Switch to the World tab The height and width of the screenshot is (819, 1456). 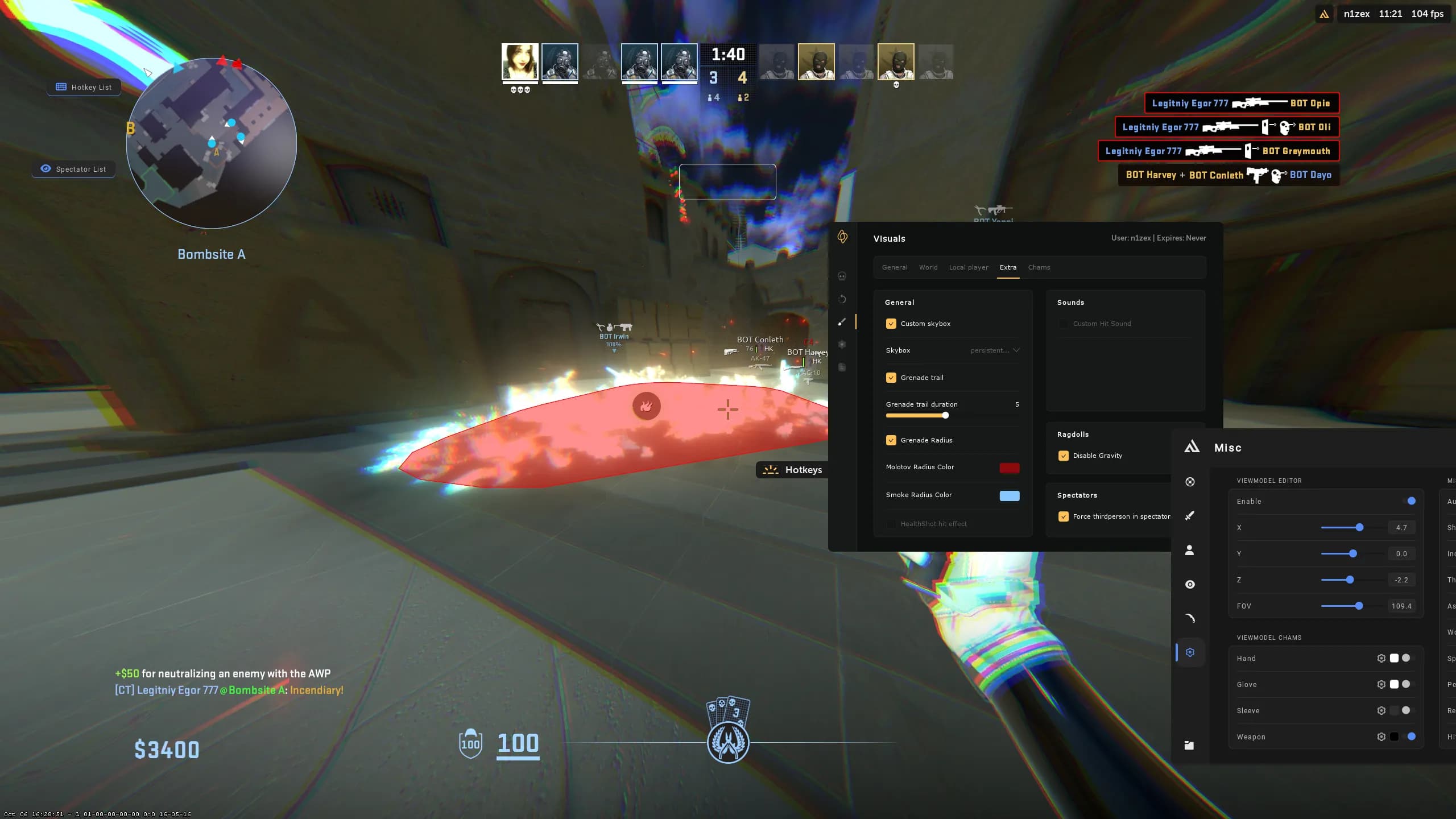[x=928, y=267]
